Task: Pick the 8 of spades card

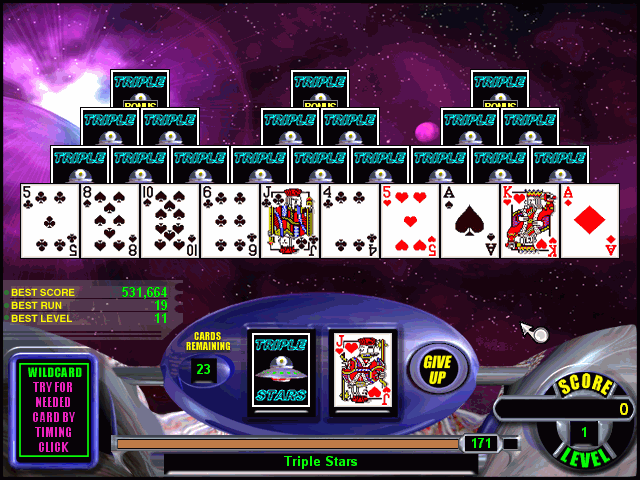Action: click(x=110, y=221)
